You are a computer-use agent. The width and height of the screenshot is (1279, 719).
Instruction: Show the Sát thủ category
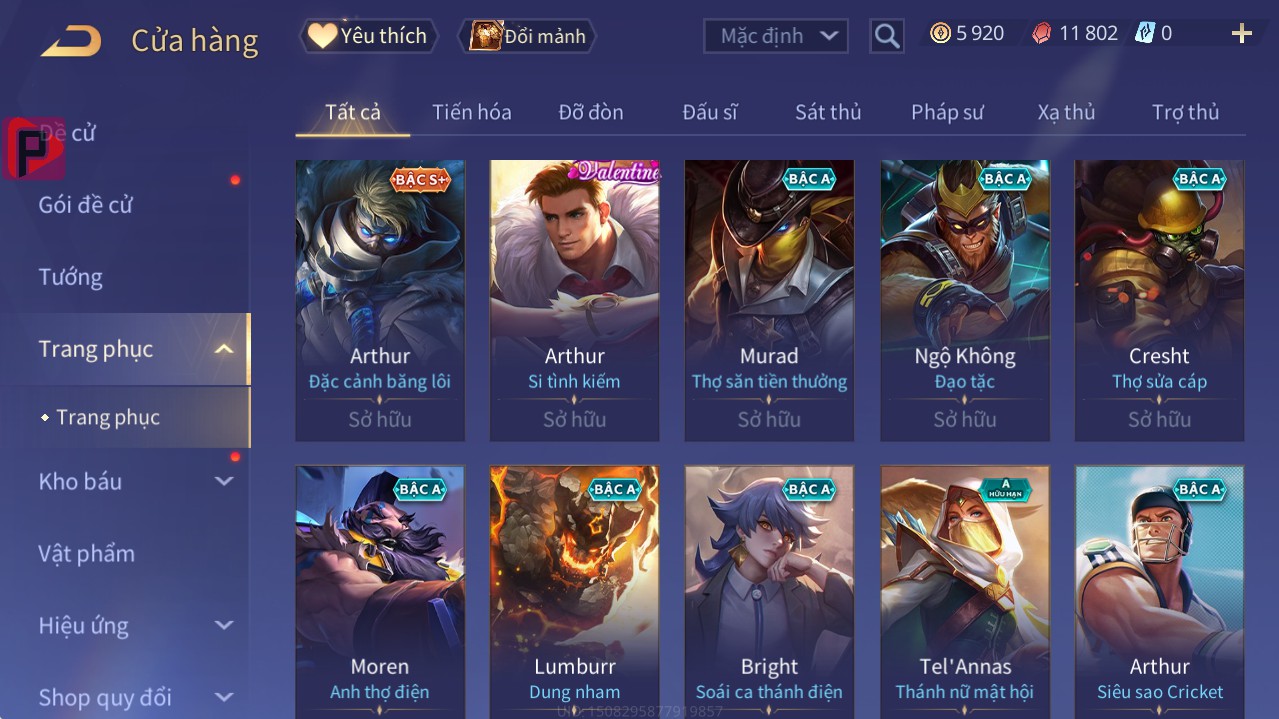(827, 112)
